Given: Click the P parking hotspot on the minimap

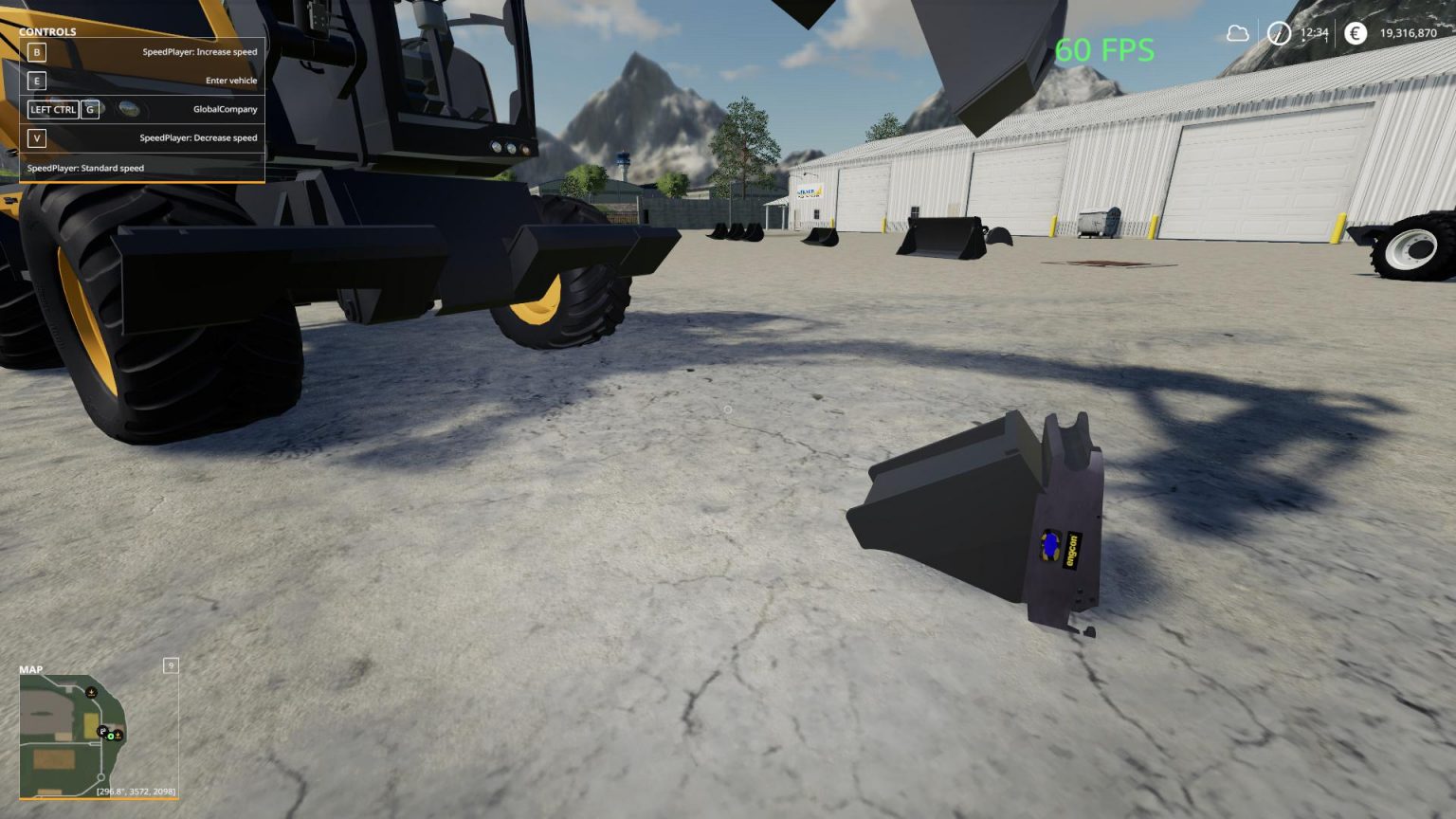Looking at the screenshot, I should coord(101,731).
